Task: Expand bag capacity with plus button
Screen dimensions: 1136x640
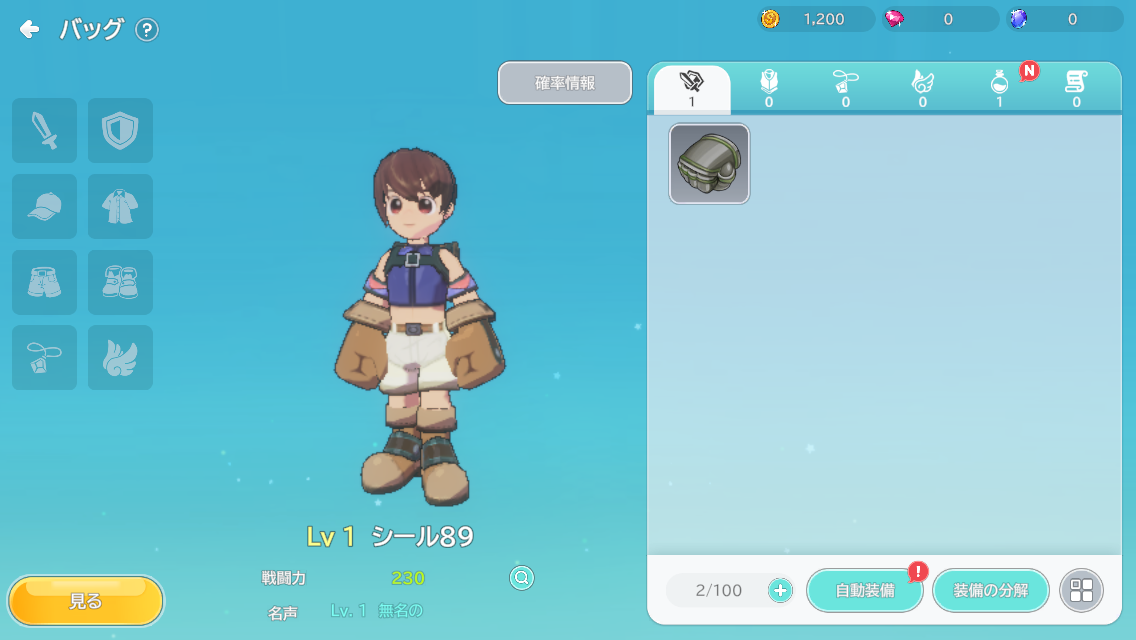Action: pos(781,590)
